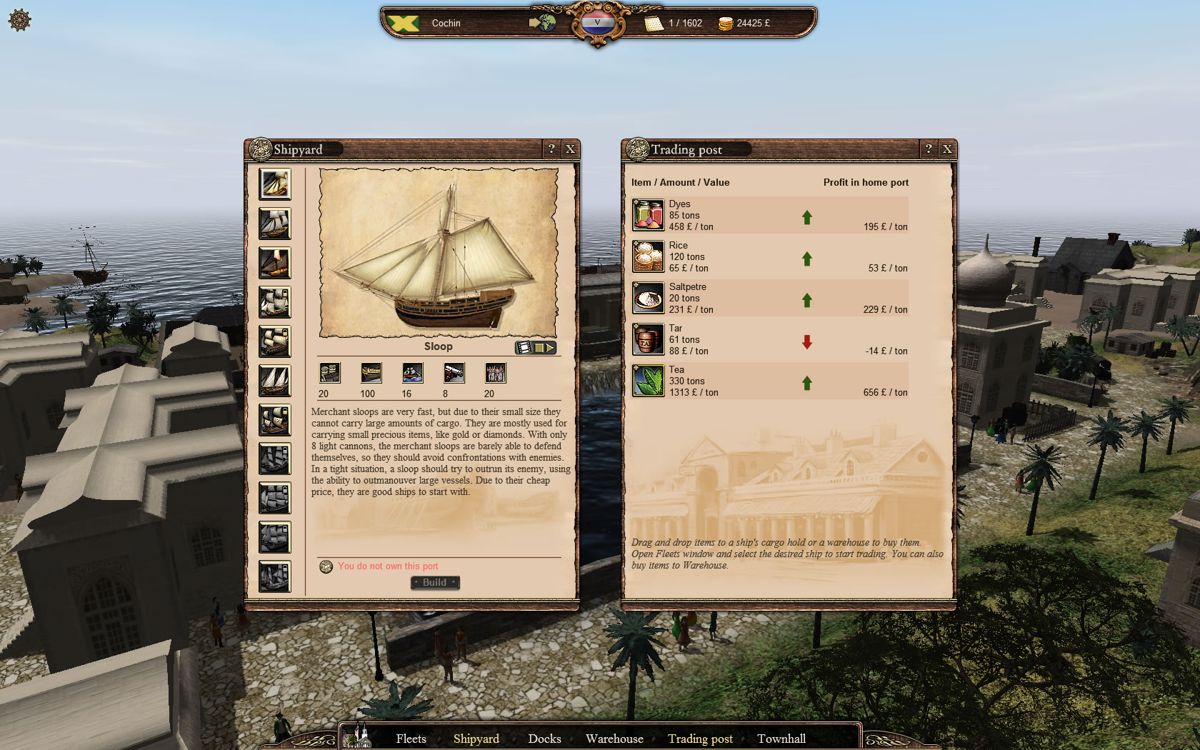Play the Sloop preview video
This screenshot has height=750, width=1200.
coord(535,348)
